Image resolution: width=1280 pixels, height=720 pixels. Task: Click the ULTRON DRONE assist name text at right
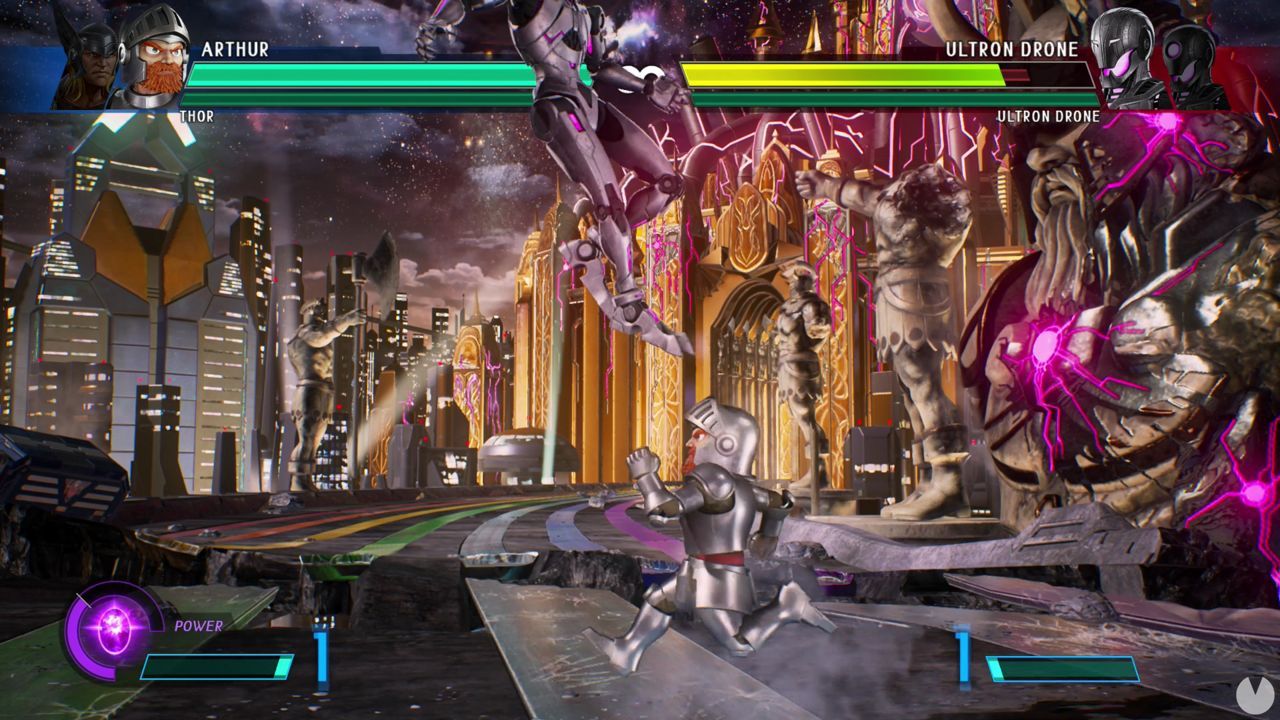(1046, 117)
